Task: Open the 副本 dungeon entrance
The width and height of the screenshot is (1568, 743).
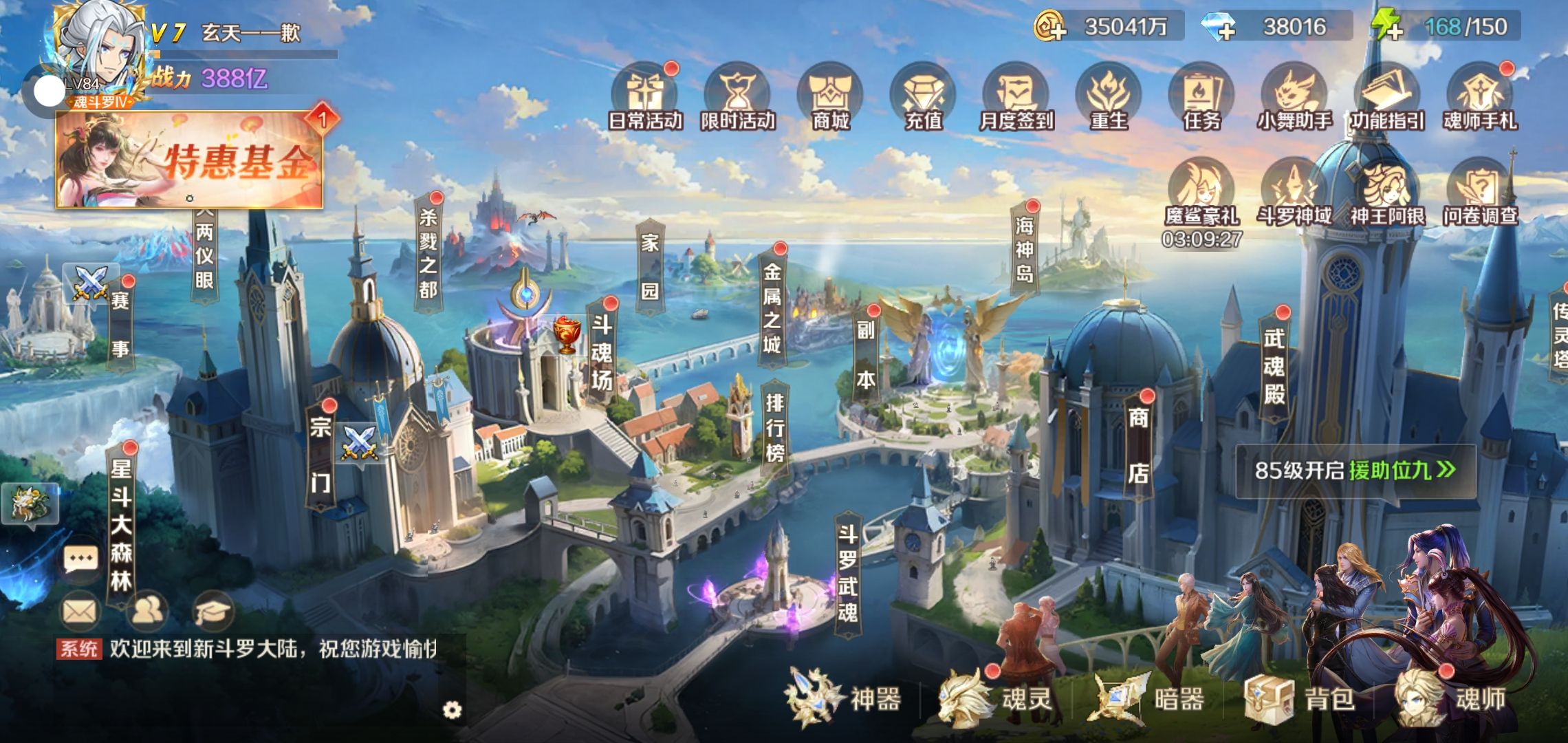Action: (x=866, y=355)
